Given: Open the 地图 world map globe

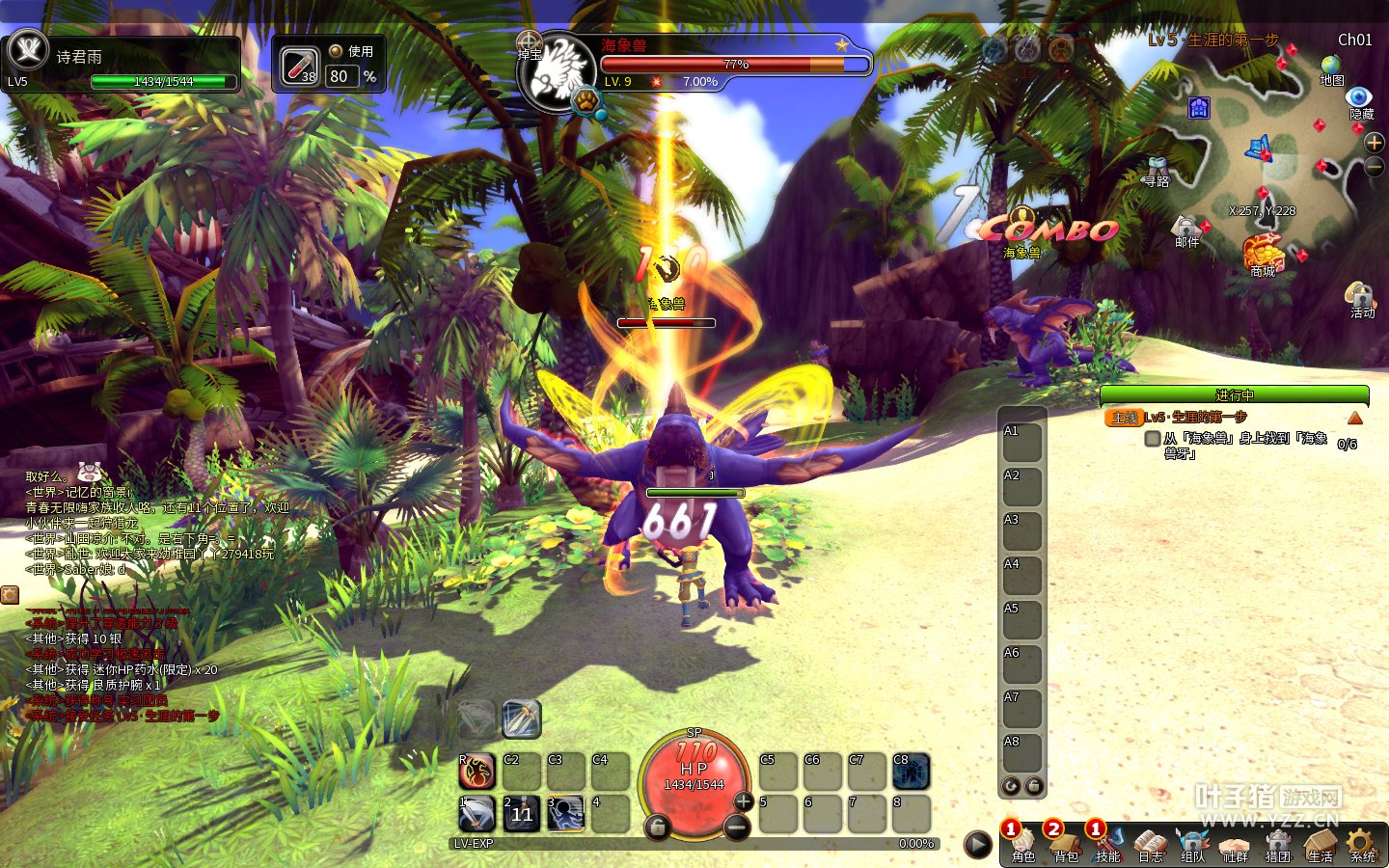Looking at the screenshot, I should (x=1331, y=68).
